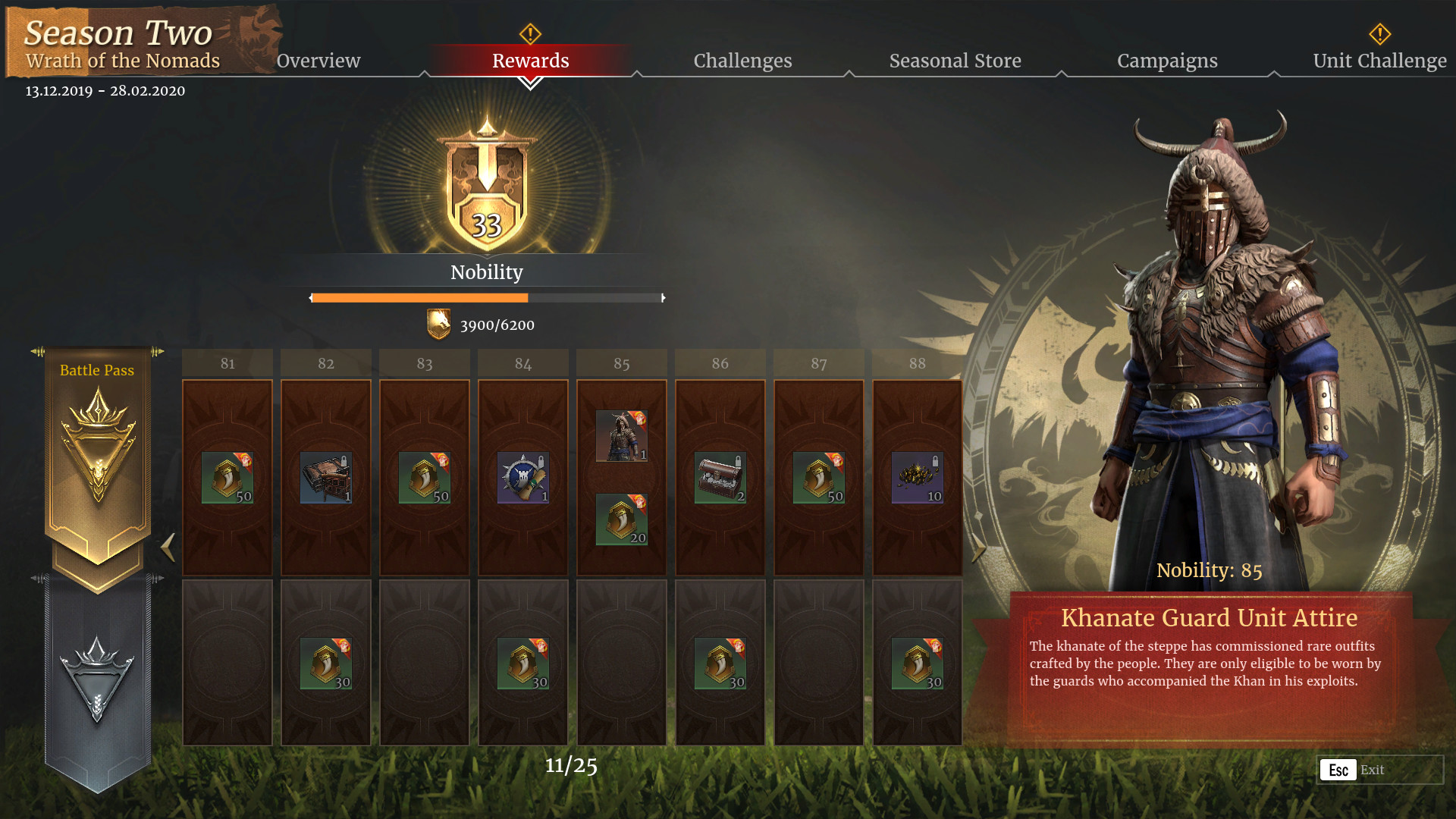
Task: Select the gold pile reward at tier 88
Action: (x=916, y=476)
